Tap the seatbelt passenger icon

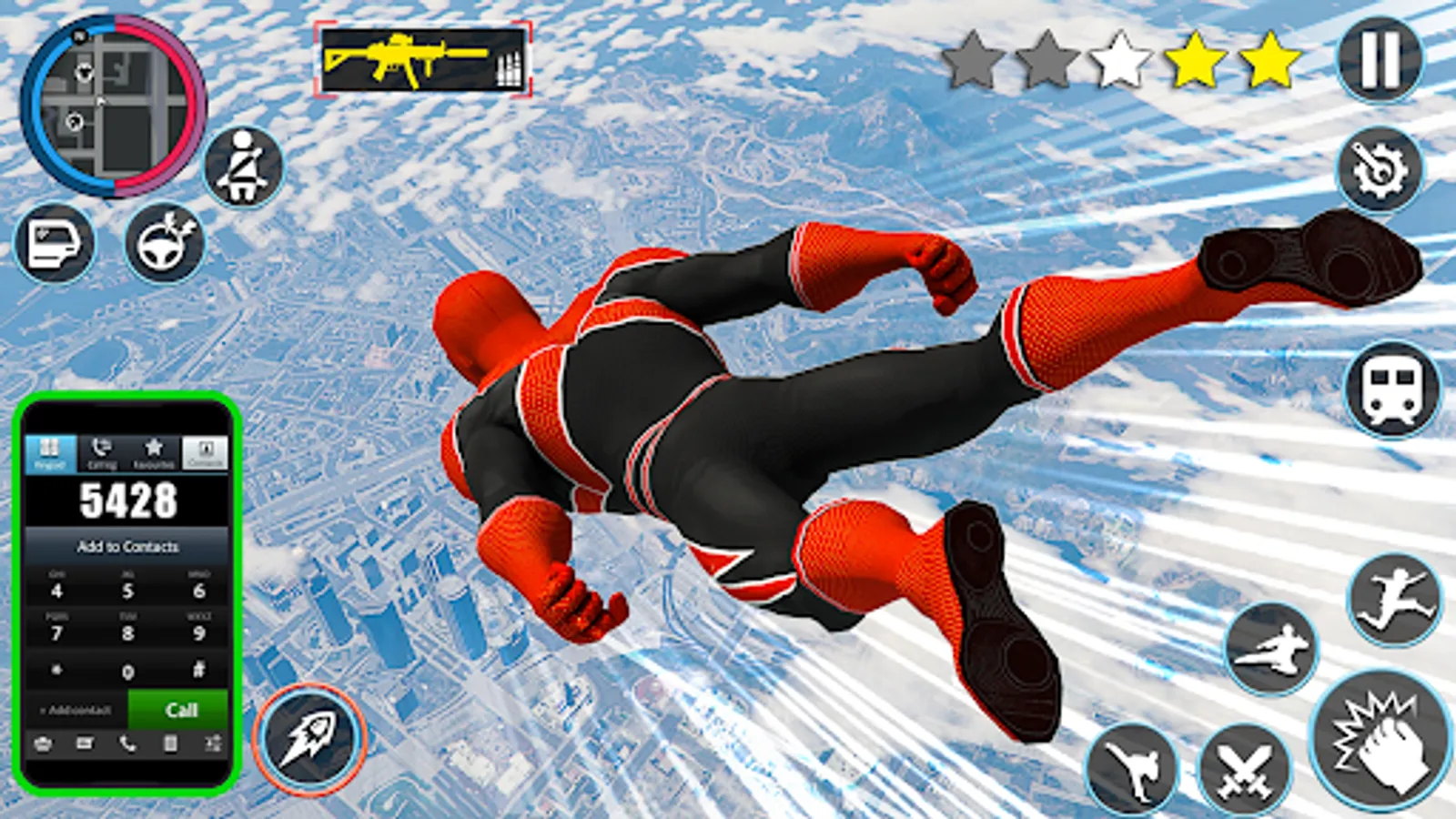243,167
